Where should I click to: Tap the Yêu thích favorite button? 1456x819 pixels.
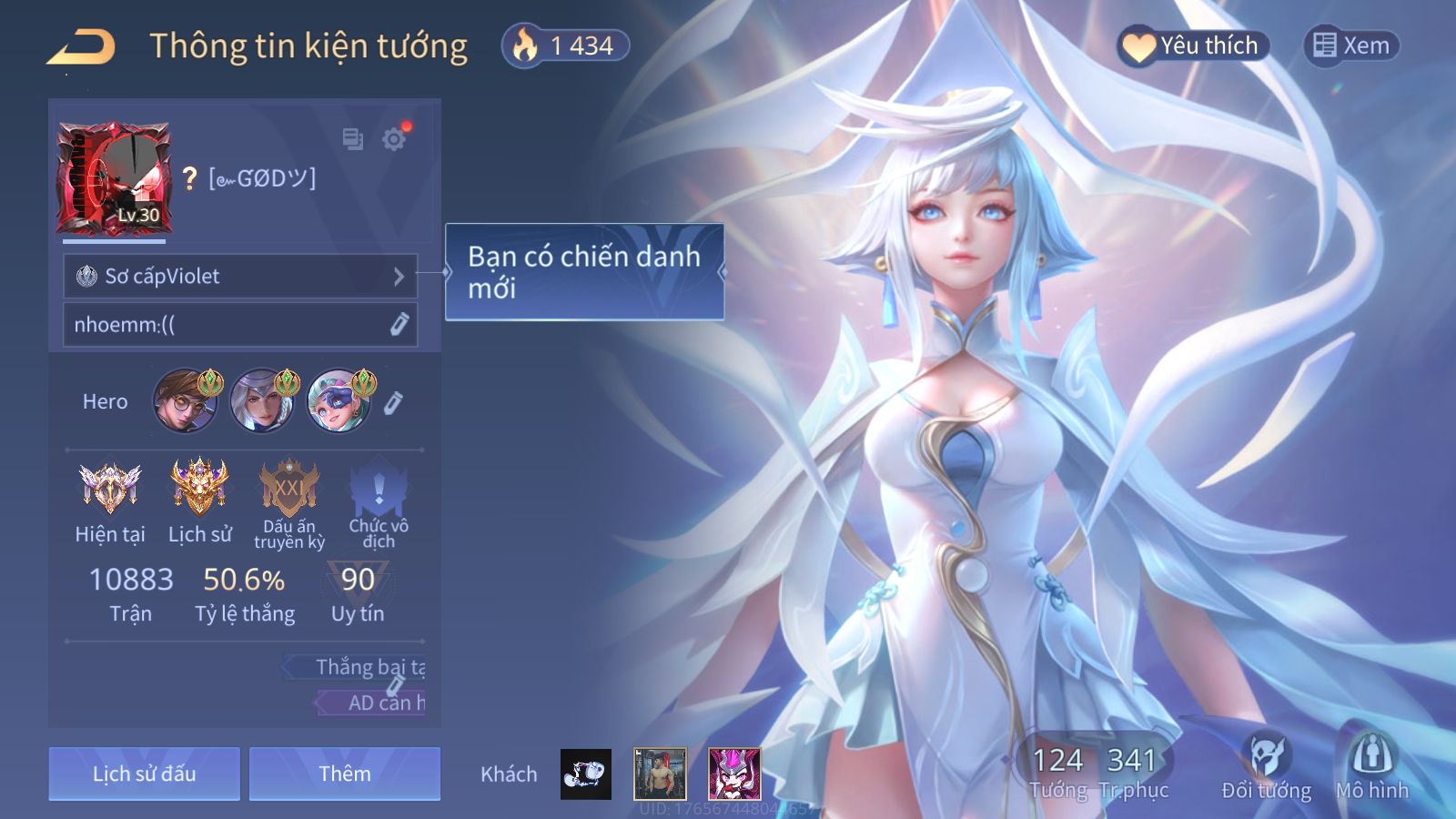point(1192,45)
